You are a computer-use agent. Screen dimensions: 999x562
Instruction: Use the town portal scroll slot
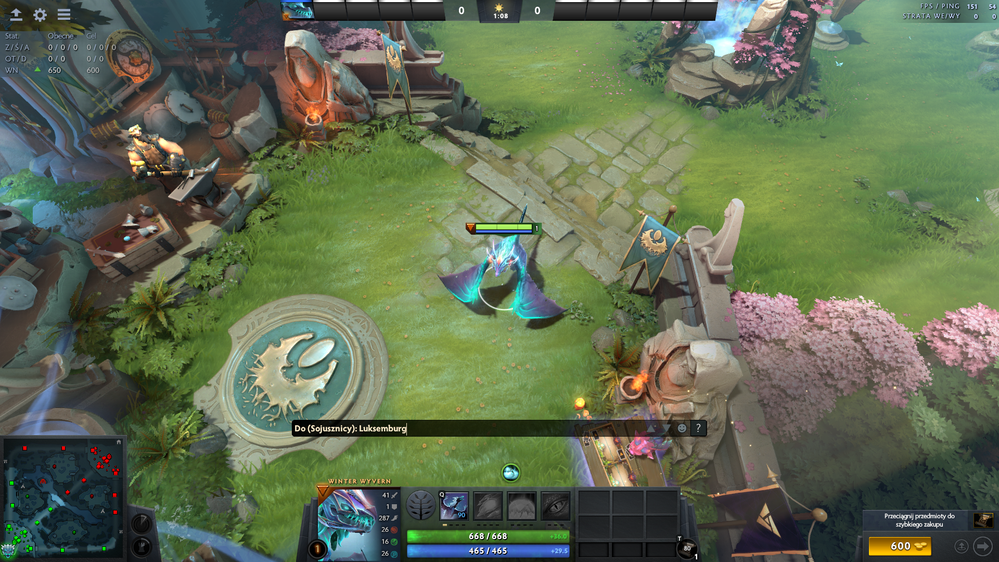pyautogui.click(x=687, y=548)
